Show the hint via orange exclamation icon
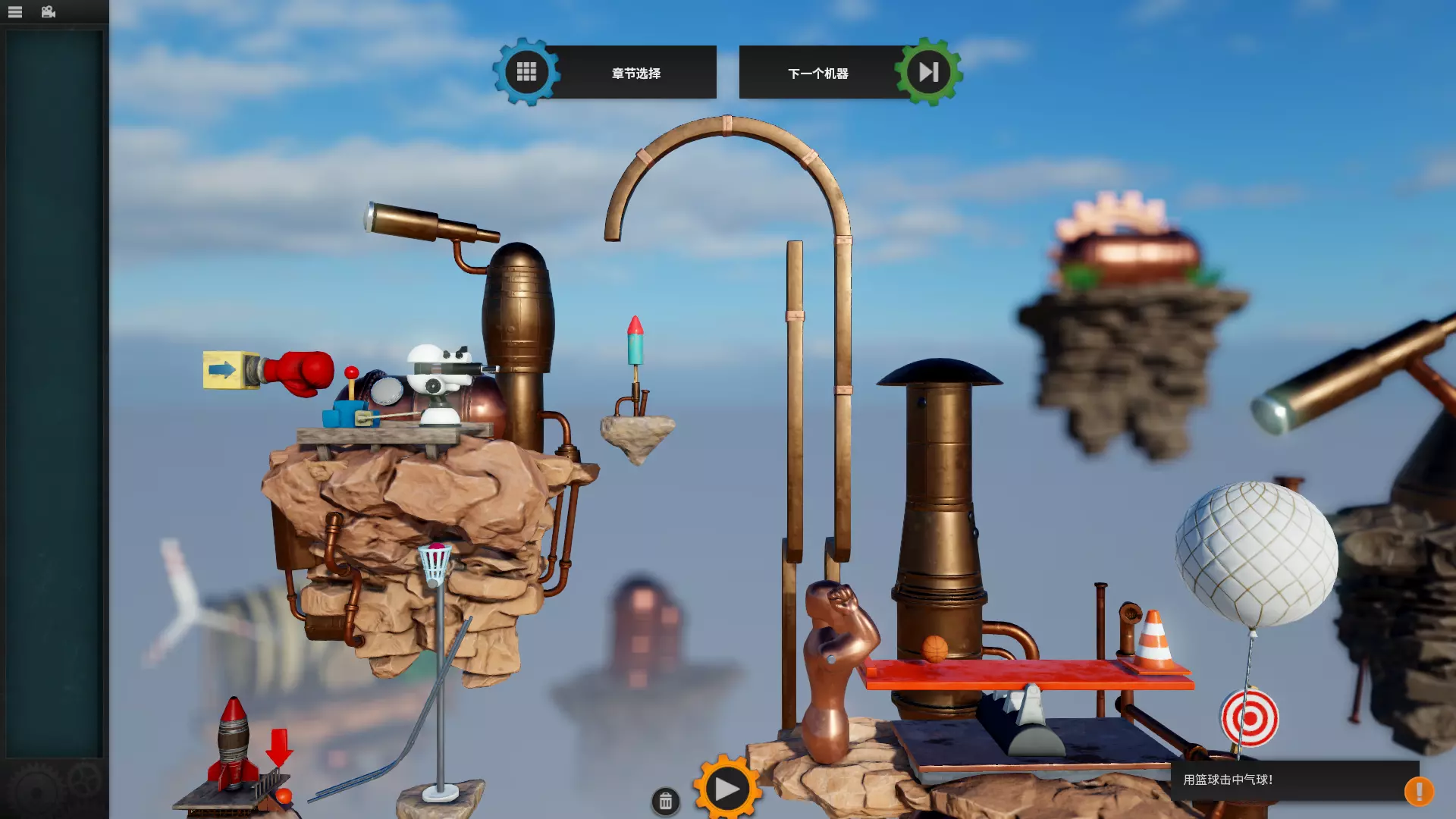The image size is (1456, 819). point(1418,791)
